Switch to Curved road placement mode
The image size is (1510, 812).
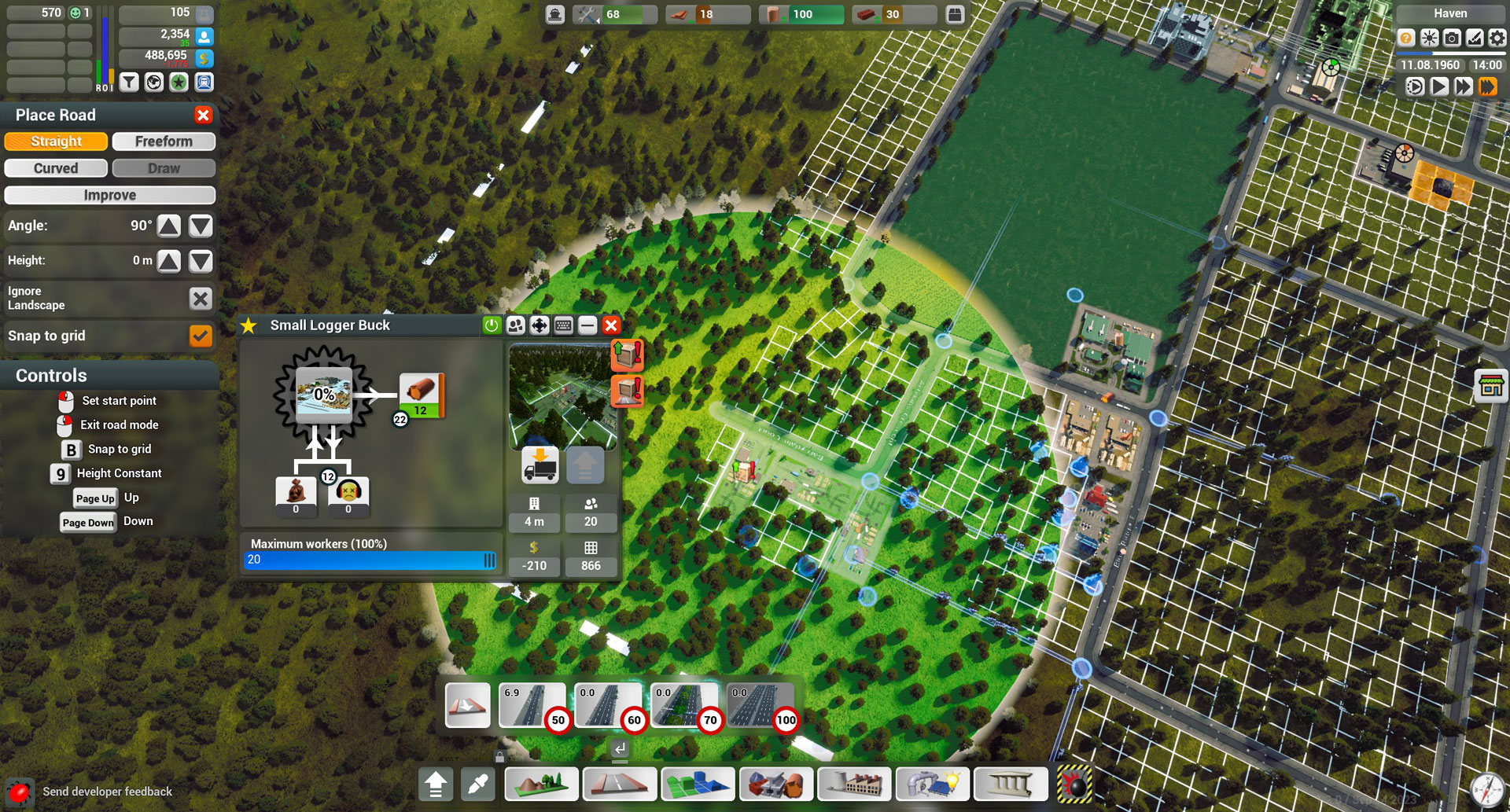tap(56, 167)
